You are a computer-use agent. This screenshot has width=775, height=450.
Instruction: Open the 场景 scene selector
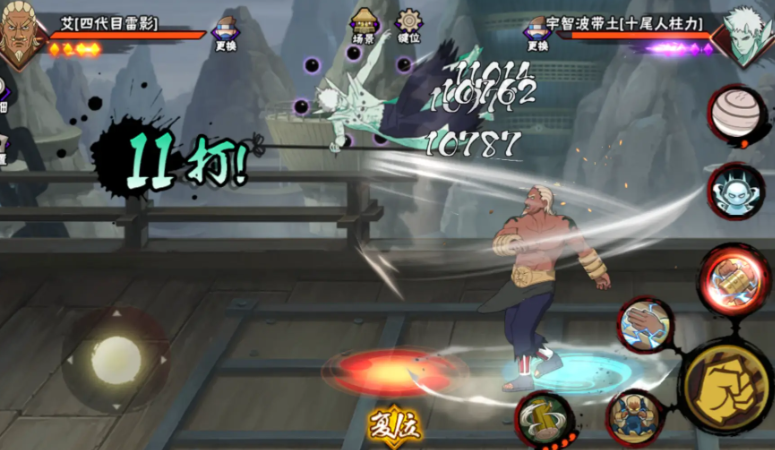[x=363, y=27]
